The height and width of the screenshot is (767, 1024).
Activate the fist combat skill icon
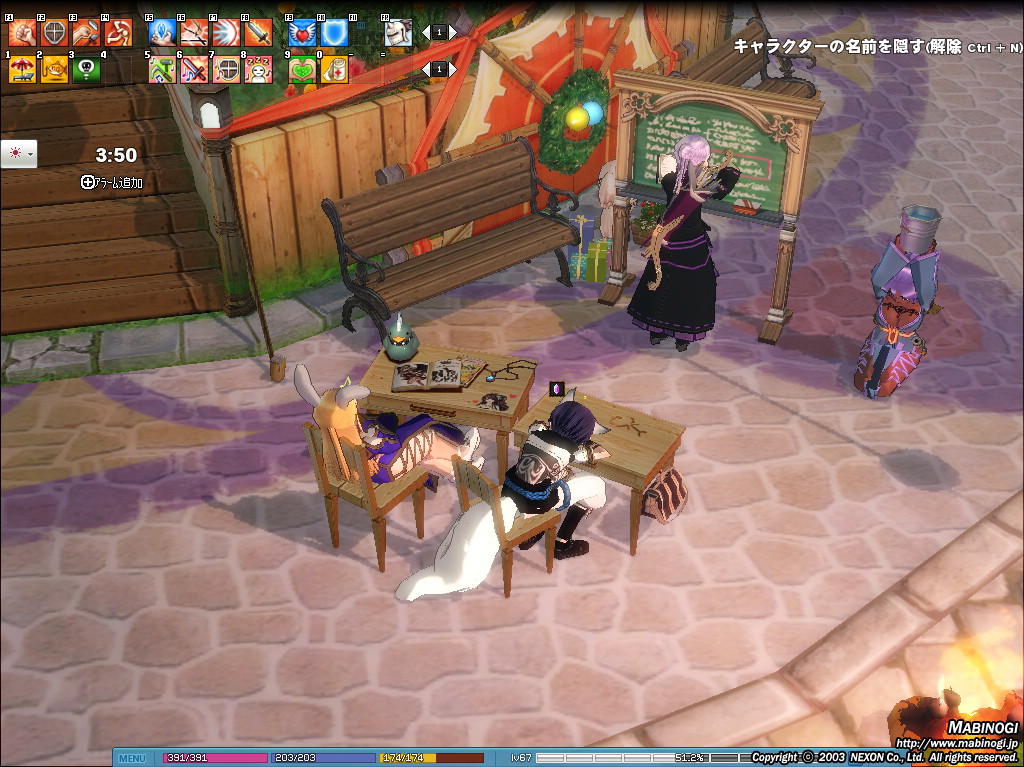pos(22,33)
